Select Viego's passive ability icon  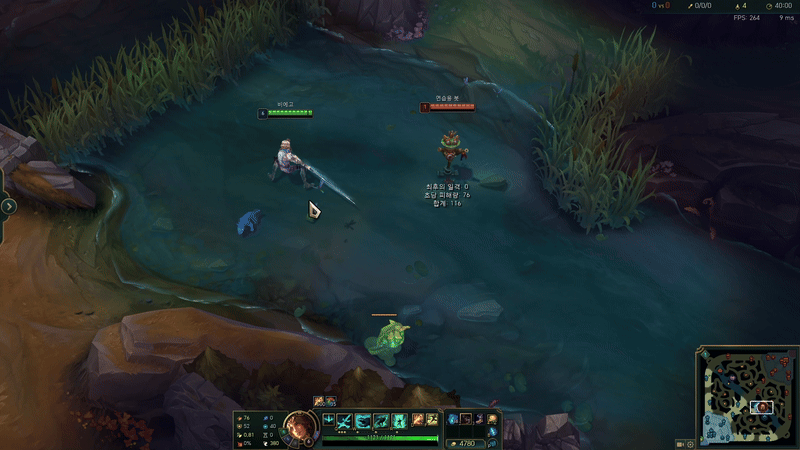328,420
